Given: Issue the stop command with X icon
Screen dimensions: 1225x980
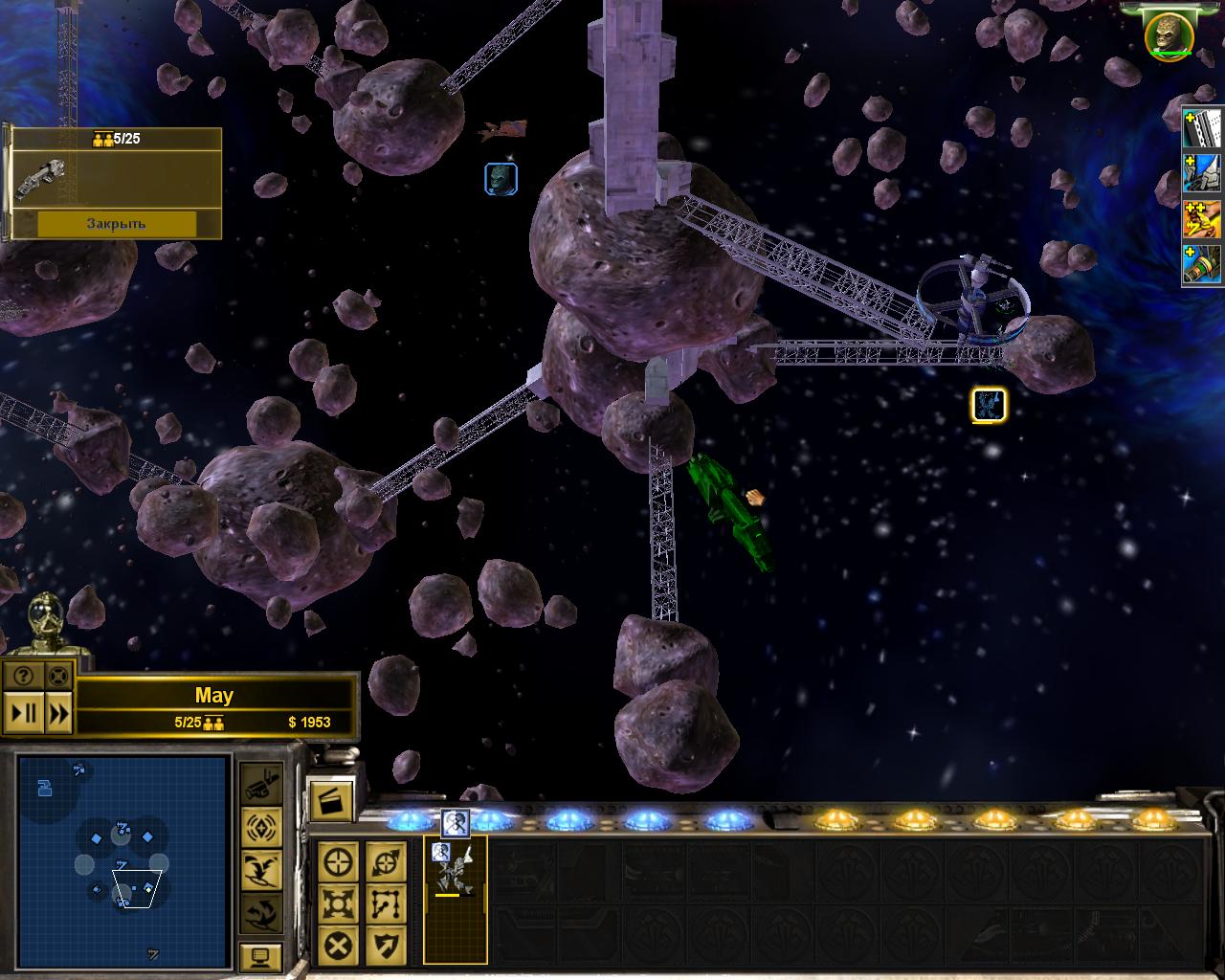Looking at the screenshot, I should 340,947.
